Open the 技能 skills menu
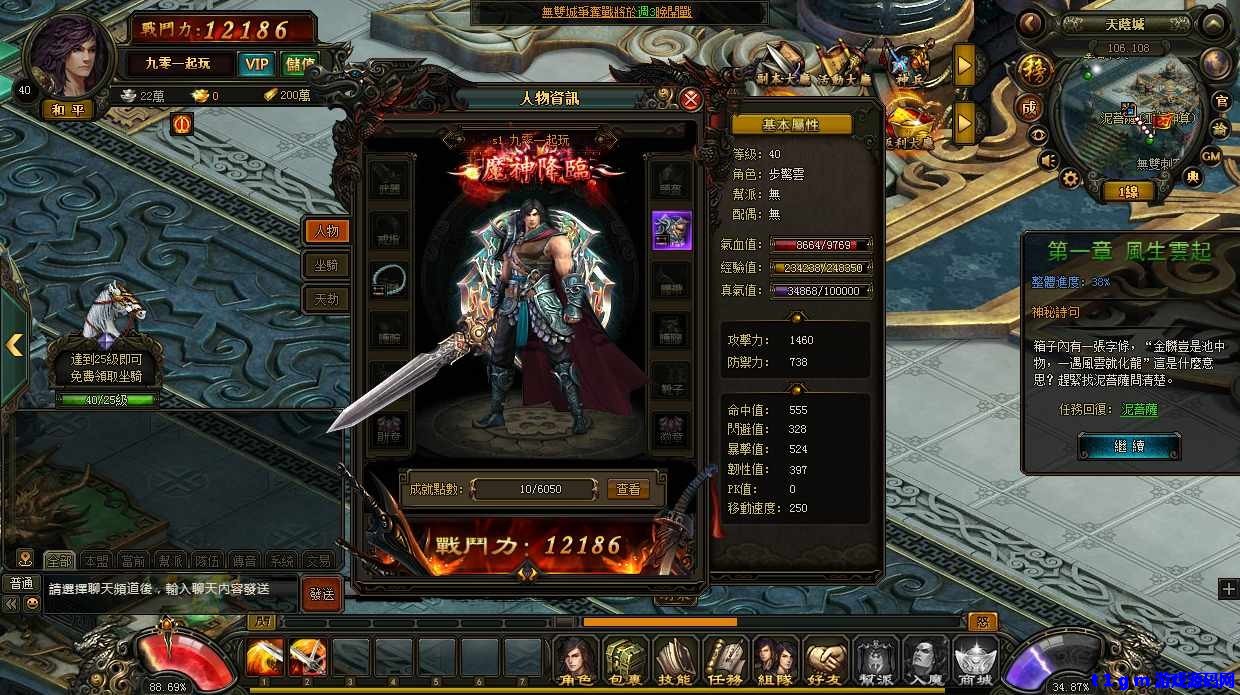The image size is (1240, 695). 675,660
